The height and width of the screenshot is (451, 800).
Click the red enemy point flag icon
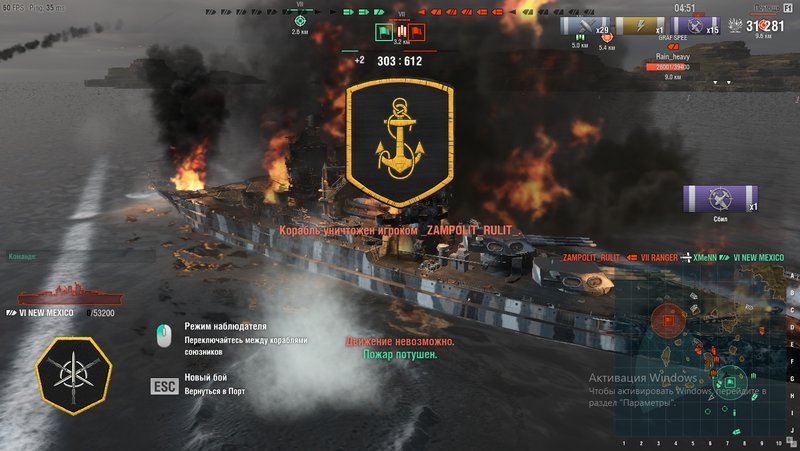tap(416, 31)
